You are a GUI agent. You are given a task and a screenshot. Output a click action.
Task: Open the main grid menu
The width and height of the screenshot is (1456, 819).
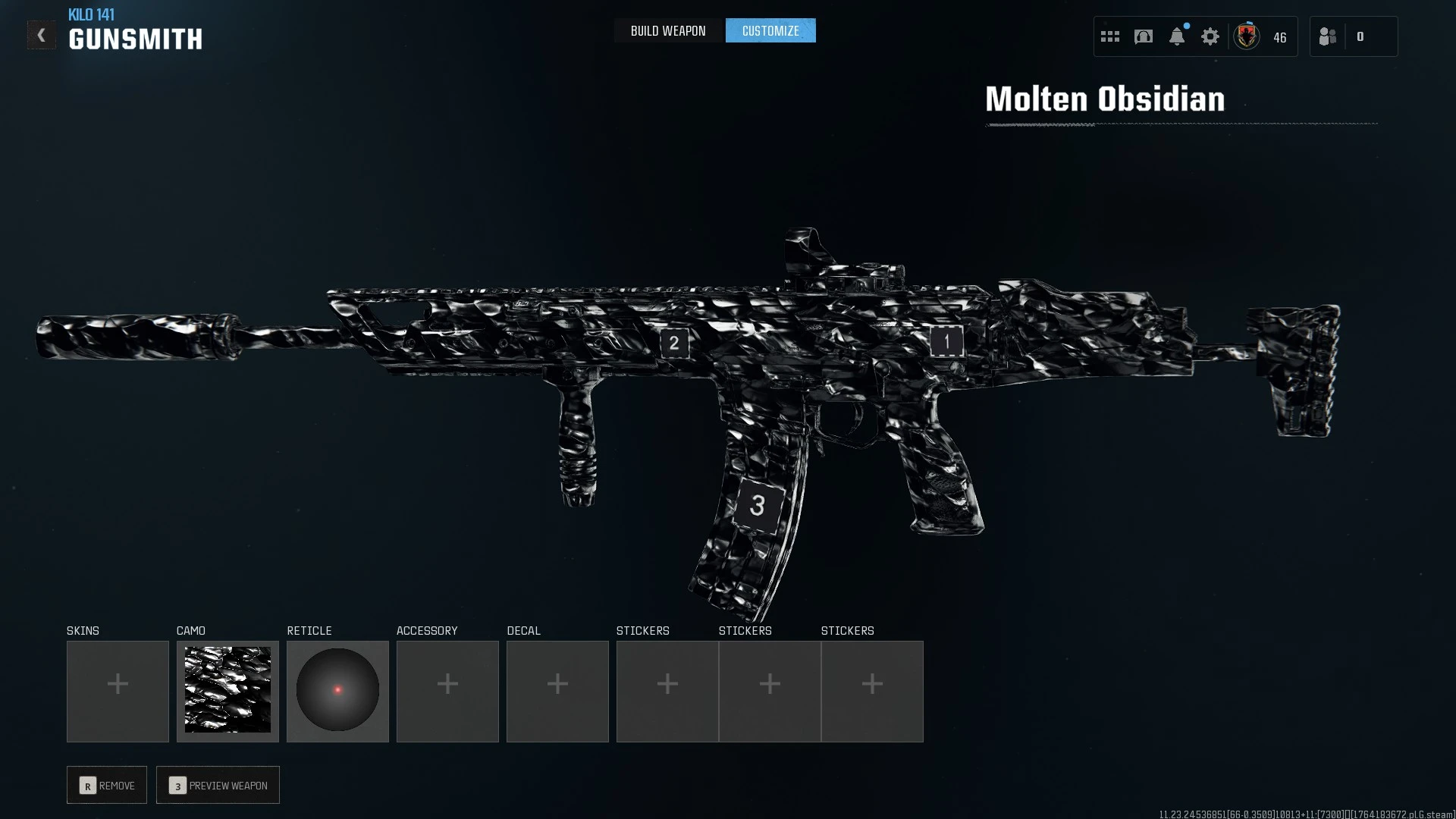coord(1109,36)
